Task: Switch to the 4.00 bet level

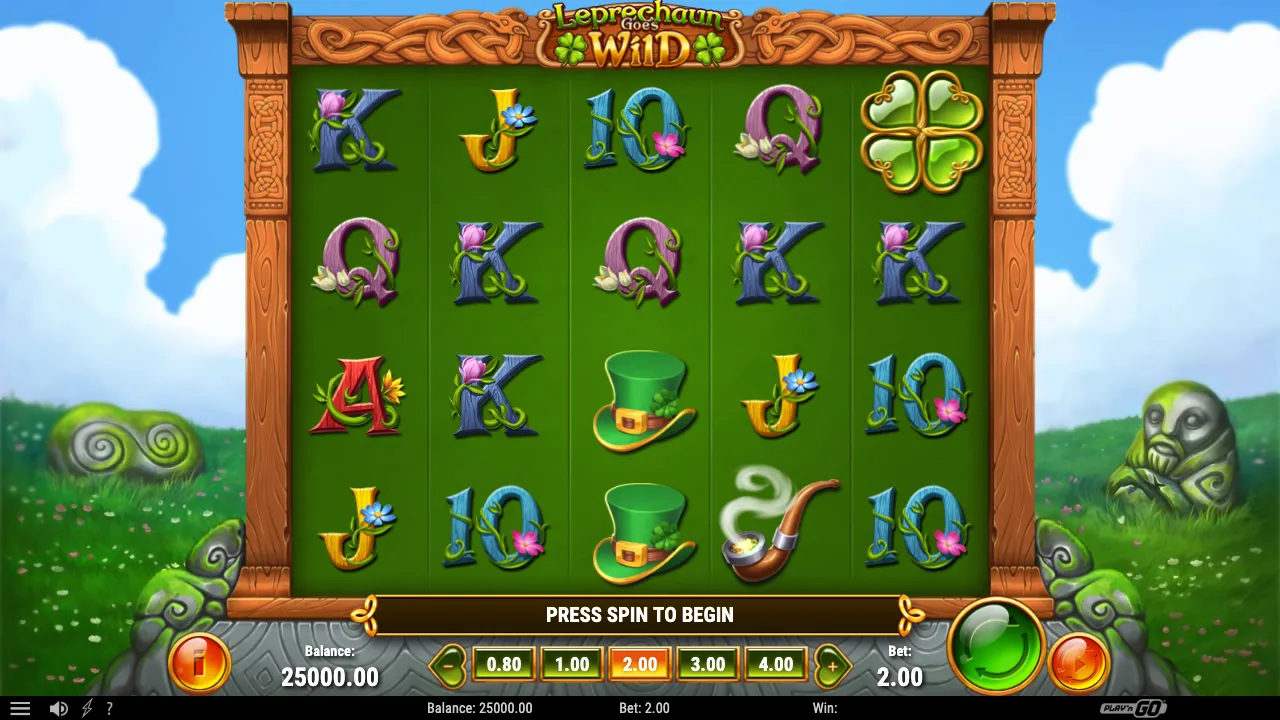Action: (776, 663)
